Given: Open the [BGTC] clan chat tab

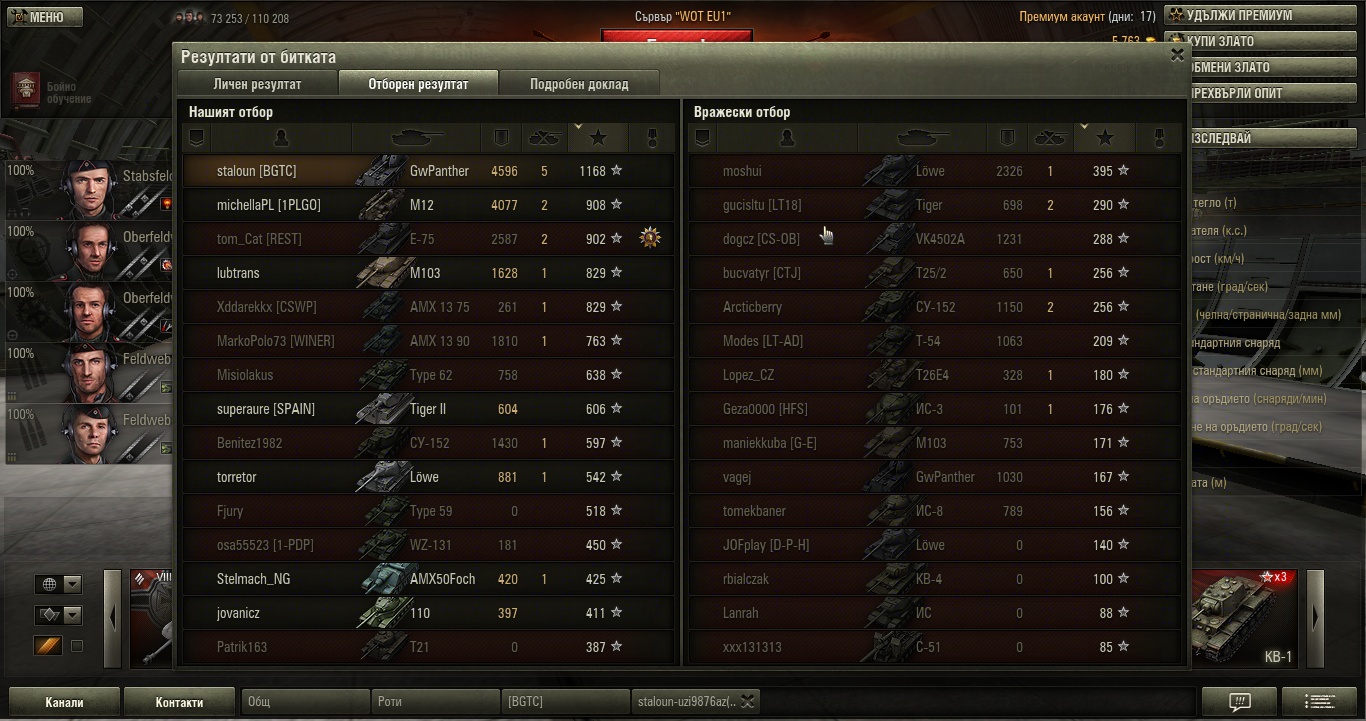Looking at the screenshot, I should point(565,702).
